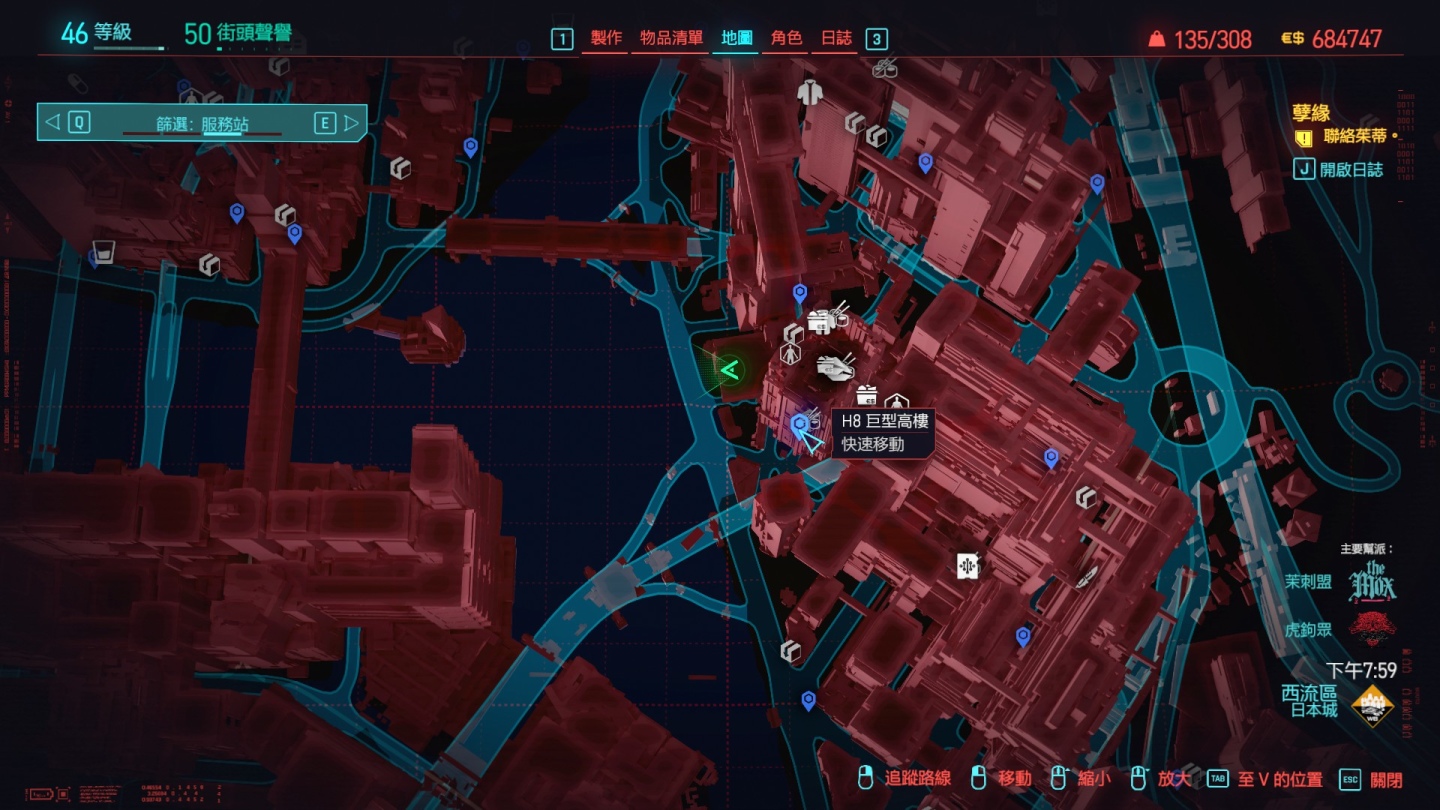Select the 地圖 map tab
The image size is (1440, 810).
click(737, 39)
